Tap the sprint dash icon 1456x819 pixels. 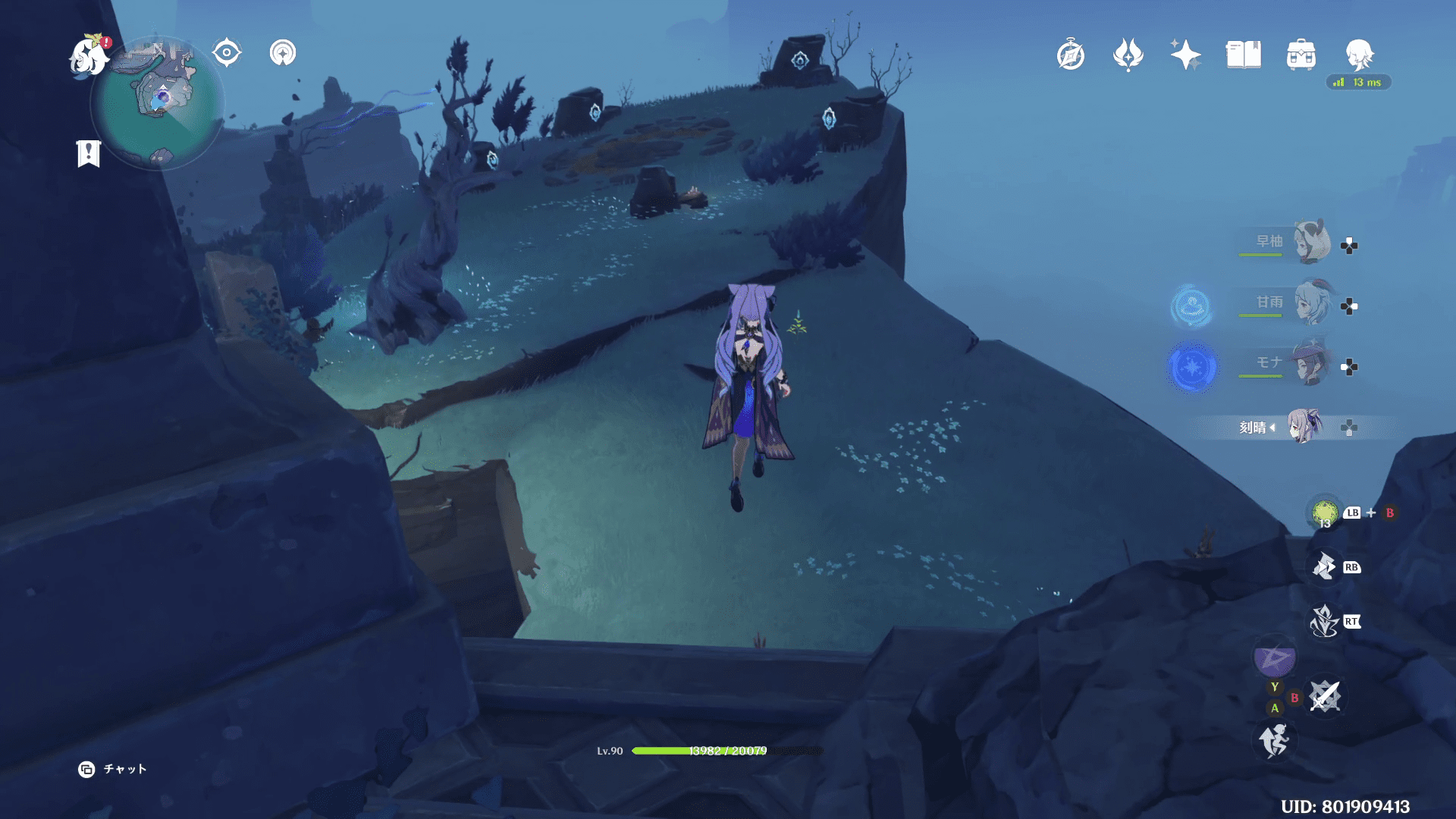[1274, 740]
